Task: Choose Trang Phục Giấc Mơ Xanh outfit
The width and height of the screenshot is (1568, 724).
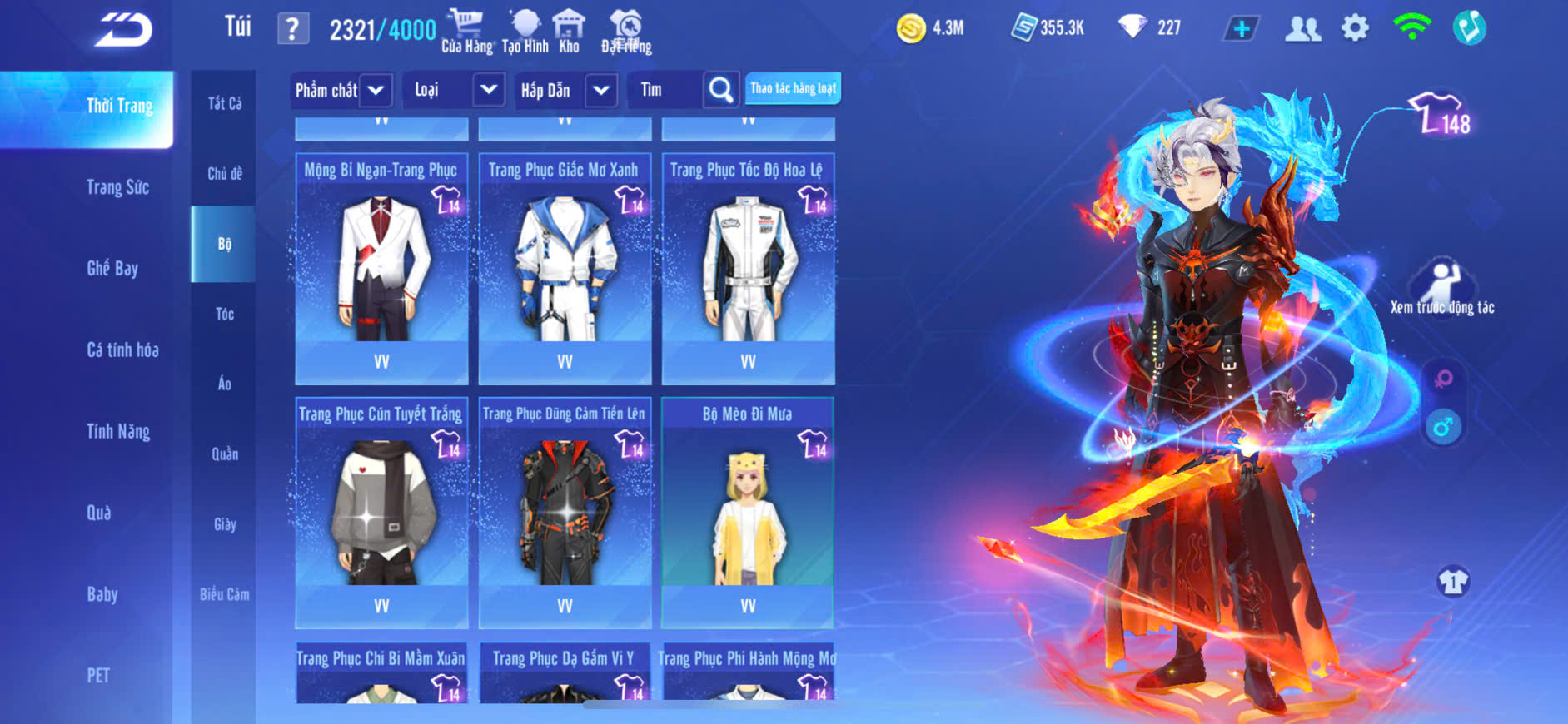Action: pyautogui.click(x=565, y=266)
